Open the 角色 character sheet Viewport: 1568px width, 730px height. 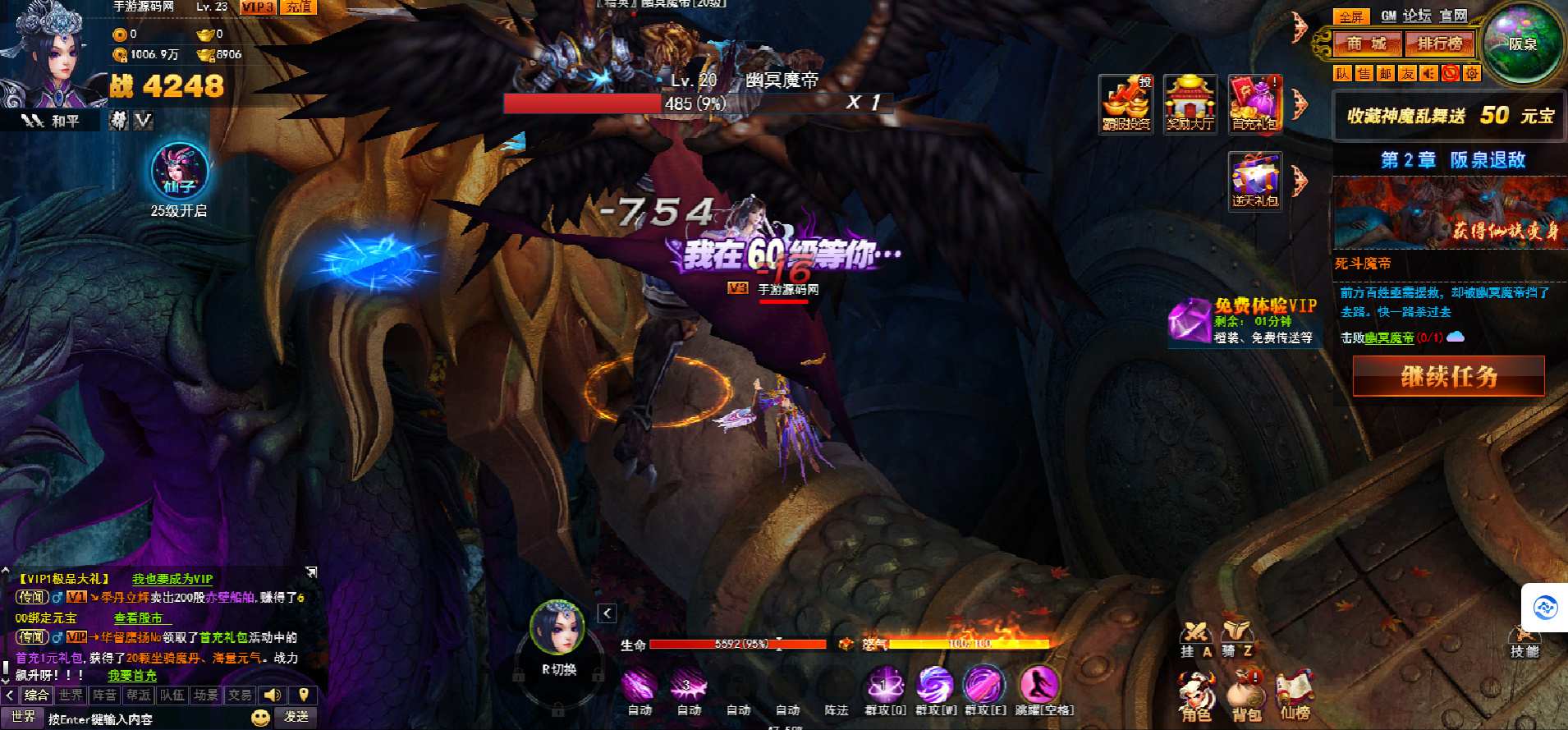click(x=1196, y=697)
